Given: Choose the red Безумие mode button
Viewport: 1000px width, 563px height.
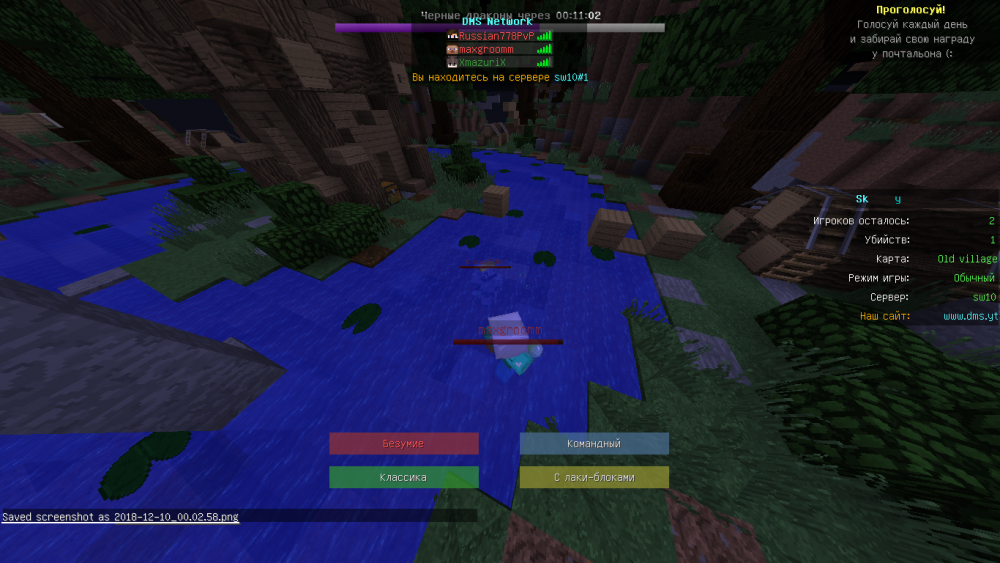Looking at the screenshot, I should (x=404, y=443).
